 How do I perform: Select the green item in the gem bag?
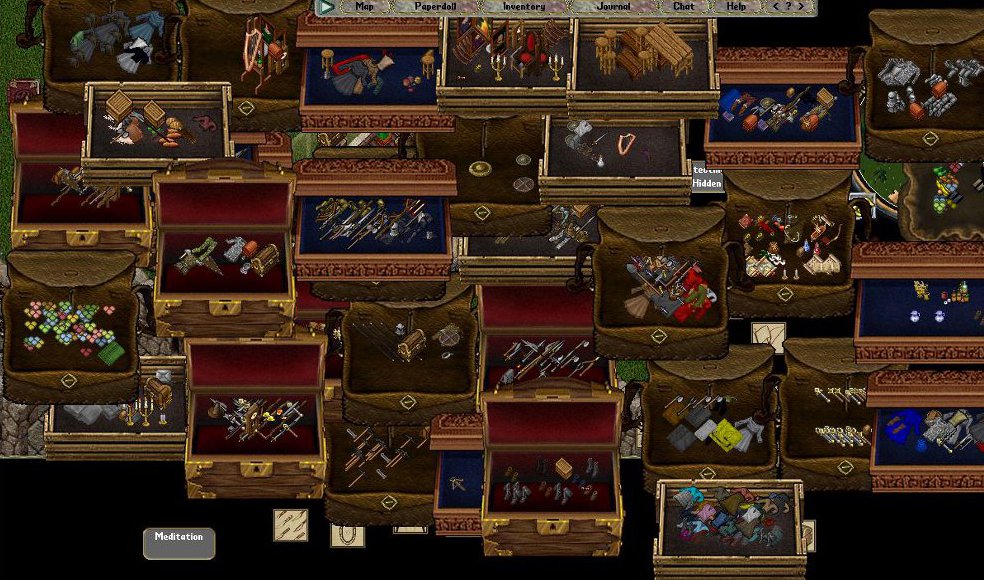pos(111,353)
